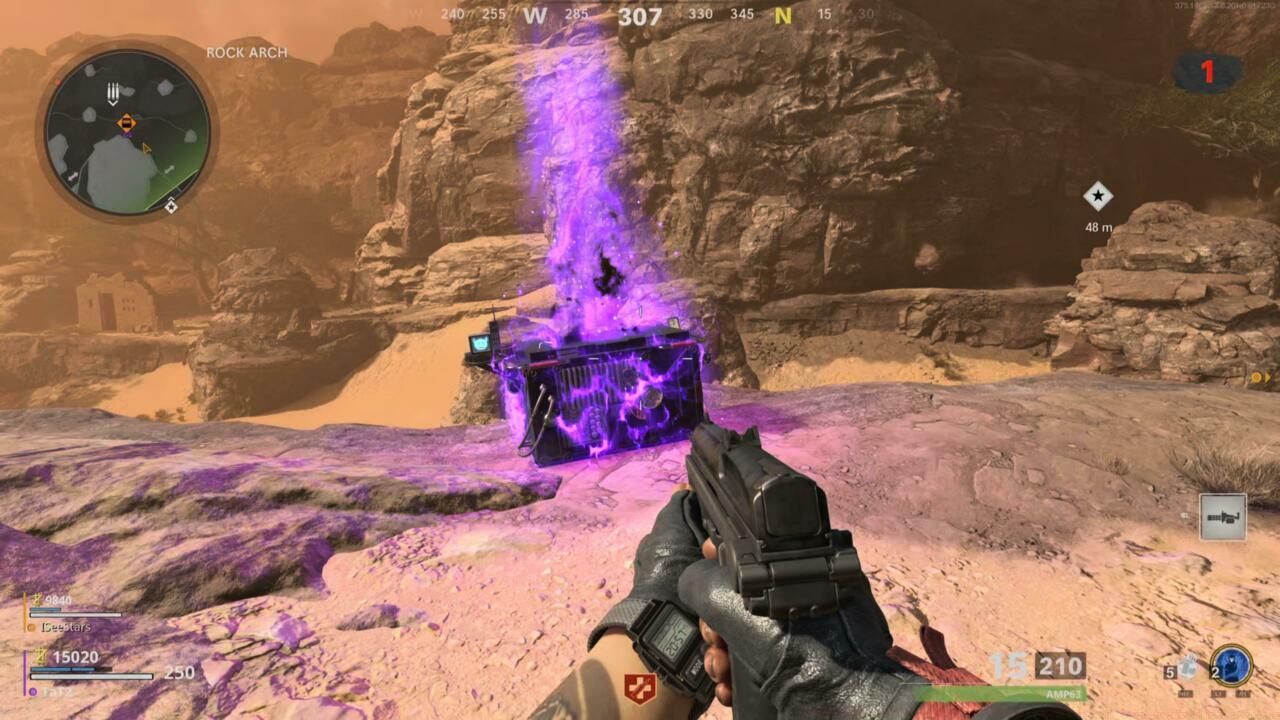Viewport: 1280px width, 720px height.
Task: Select the star objective marker on minimap edge
Action: pos(171,206)
